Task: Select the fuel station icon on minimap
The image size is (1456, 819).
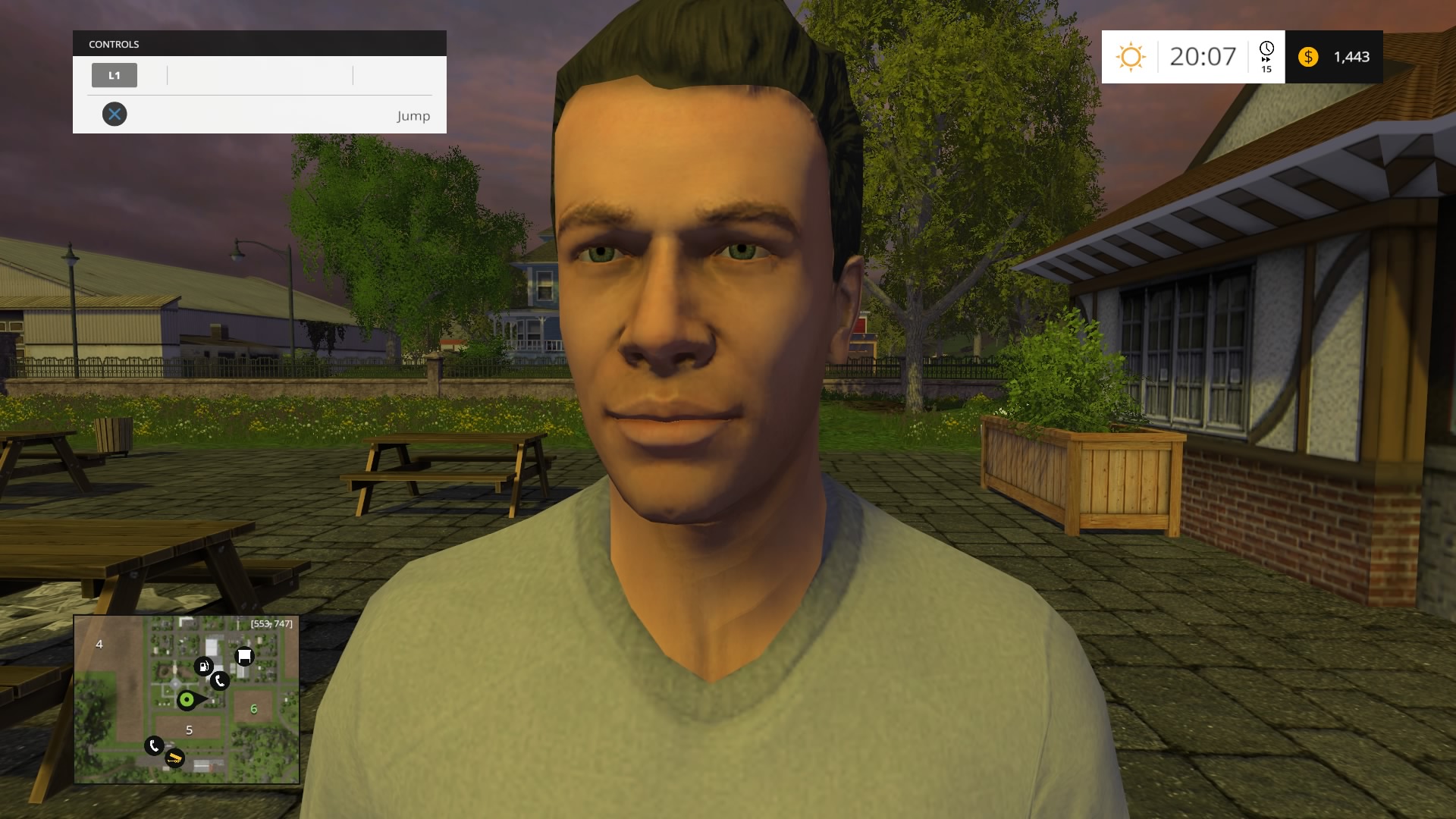Action: [202, 667]
